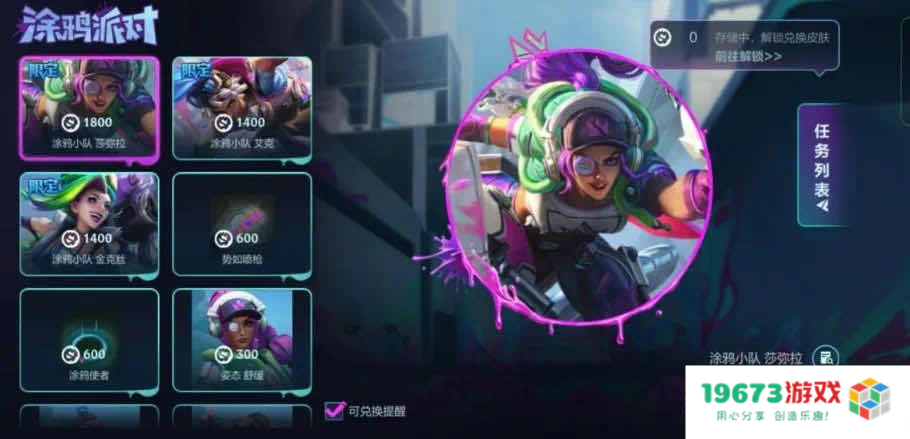Select the 姿态 舒缓 300-token reward
This screenshot has width=910, height=439.
(242, 340)
